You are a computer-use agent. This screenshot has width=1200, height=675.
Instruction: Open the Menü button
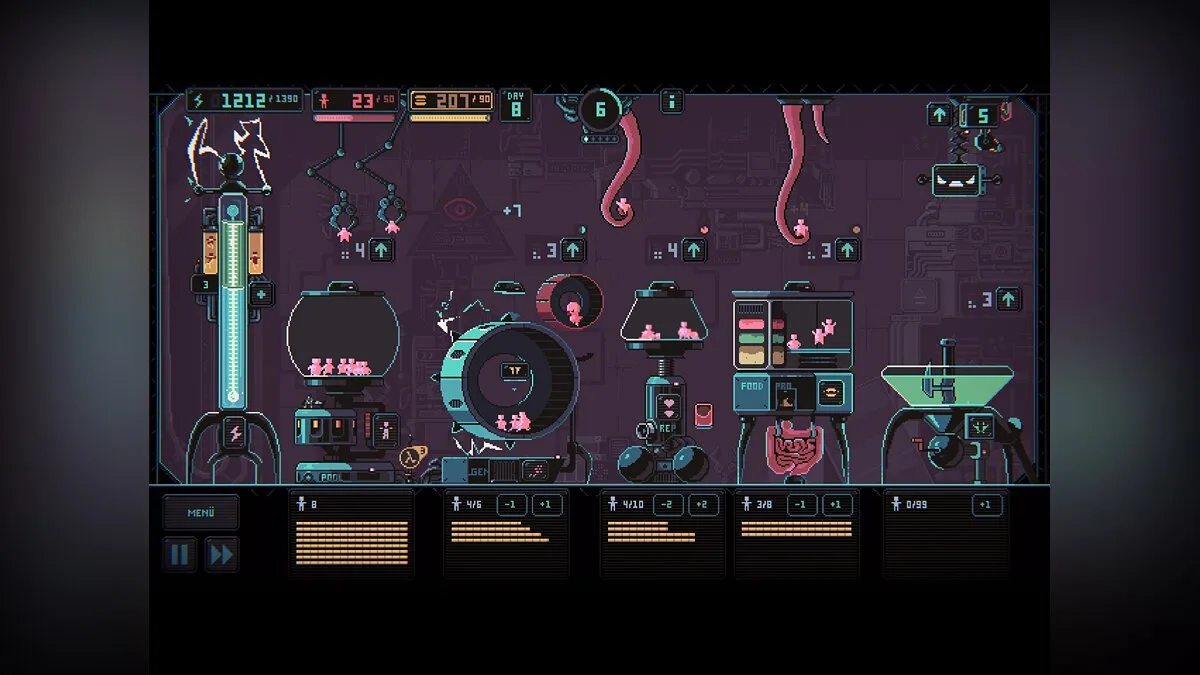(201, 513)
